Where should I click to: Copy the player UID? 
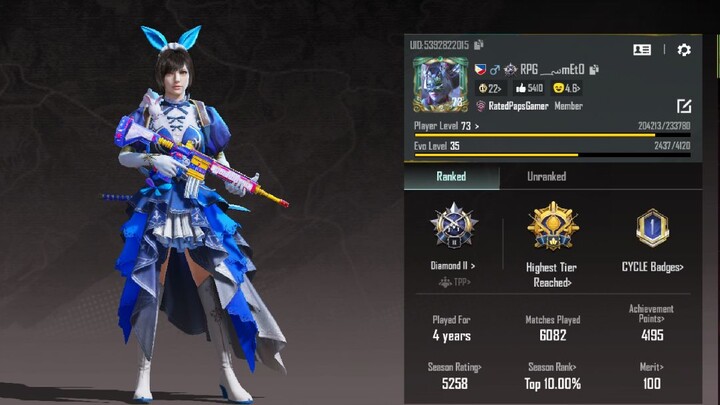(x=480, y=45)
